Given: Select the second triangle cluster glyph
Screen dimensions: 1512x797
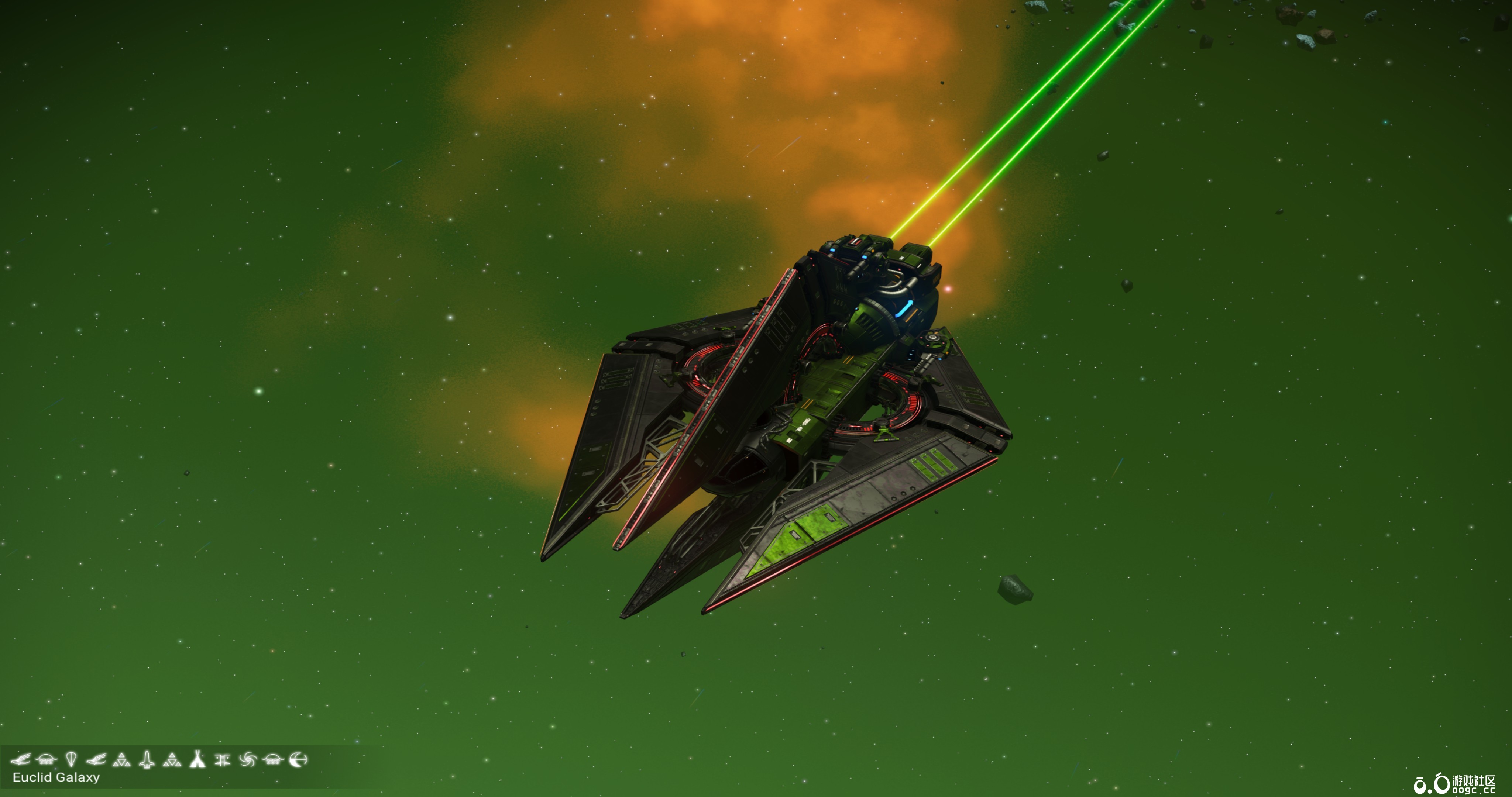Looking at the screenshot, I should pos(172,759).
